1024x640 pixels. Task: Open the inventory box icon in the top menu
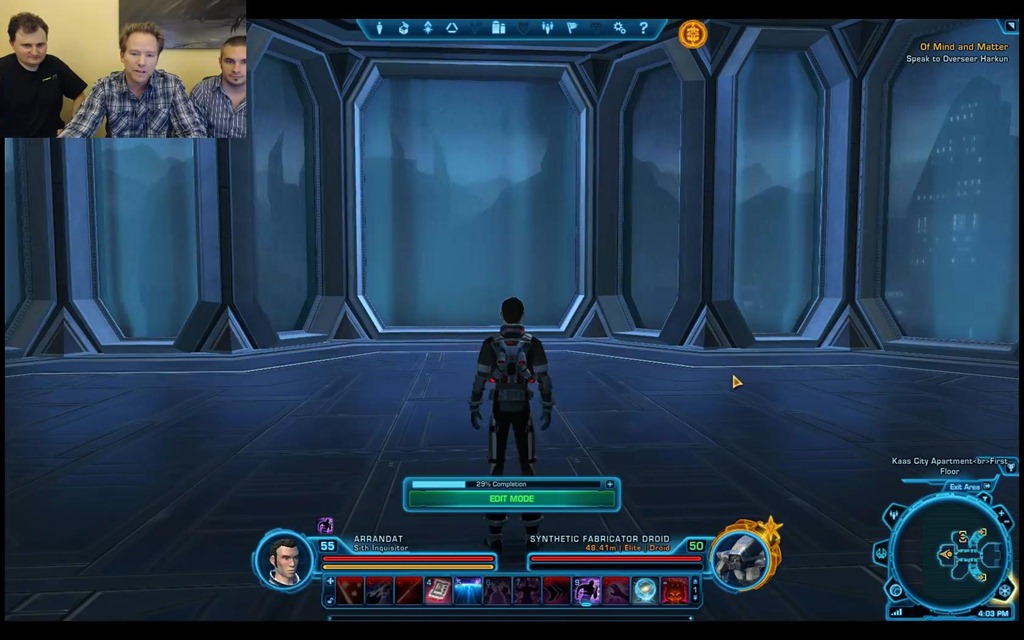click(403, 28)
